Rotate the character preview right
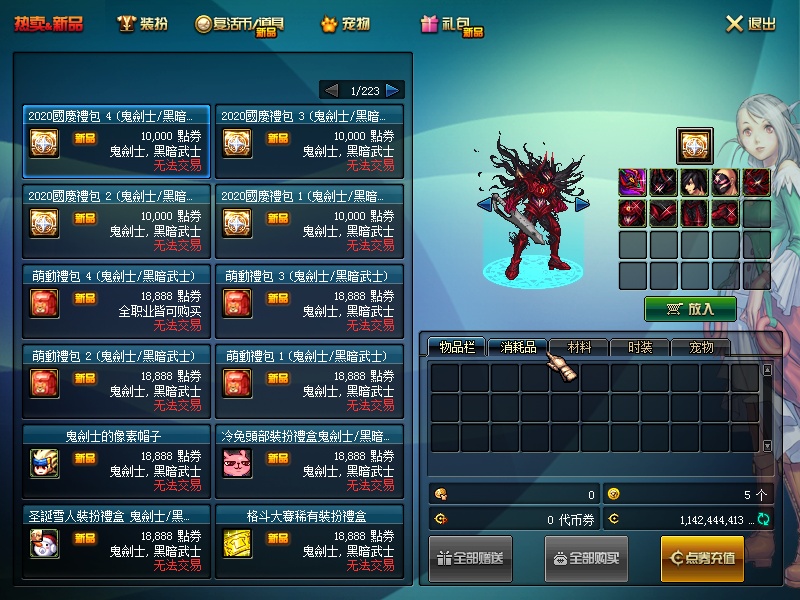The image size is (800, 600). click(582, 204)
